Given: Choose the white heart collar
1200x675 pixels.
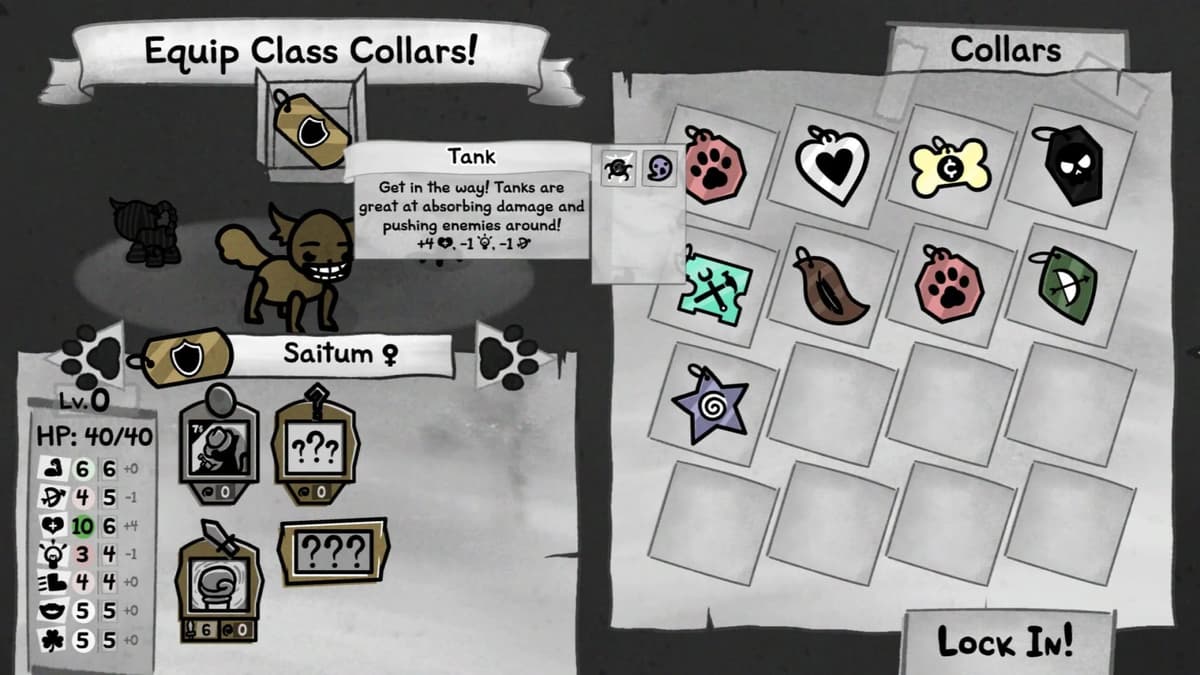Looking at the screenshot, I should click(832, 161).
